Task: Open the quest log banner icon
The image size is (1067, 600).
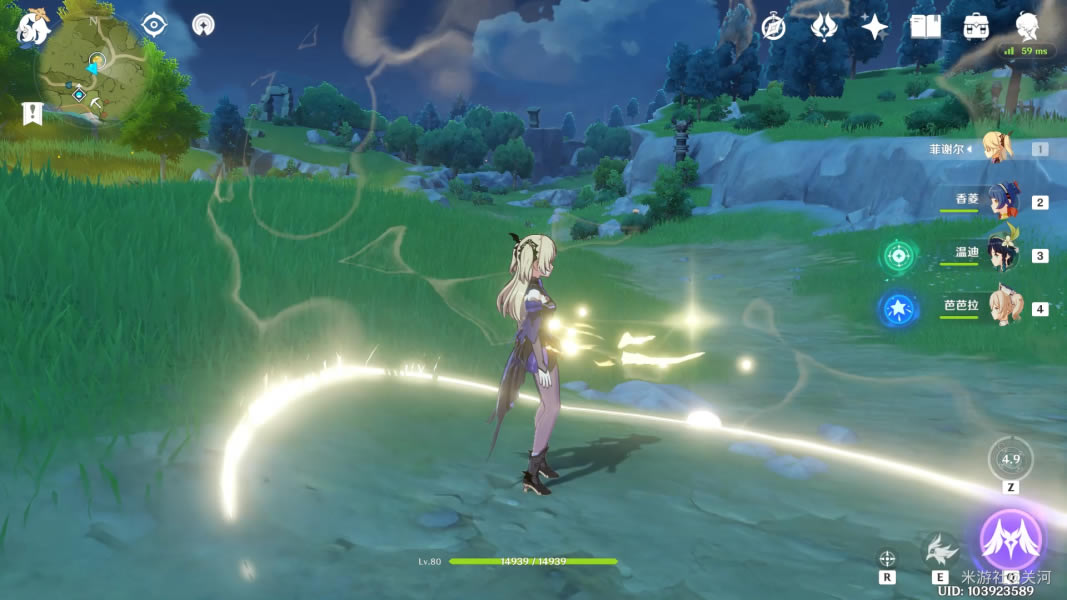Action: (32, 113)
